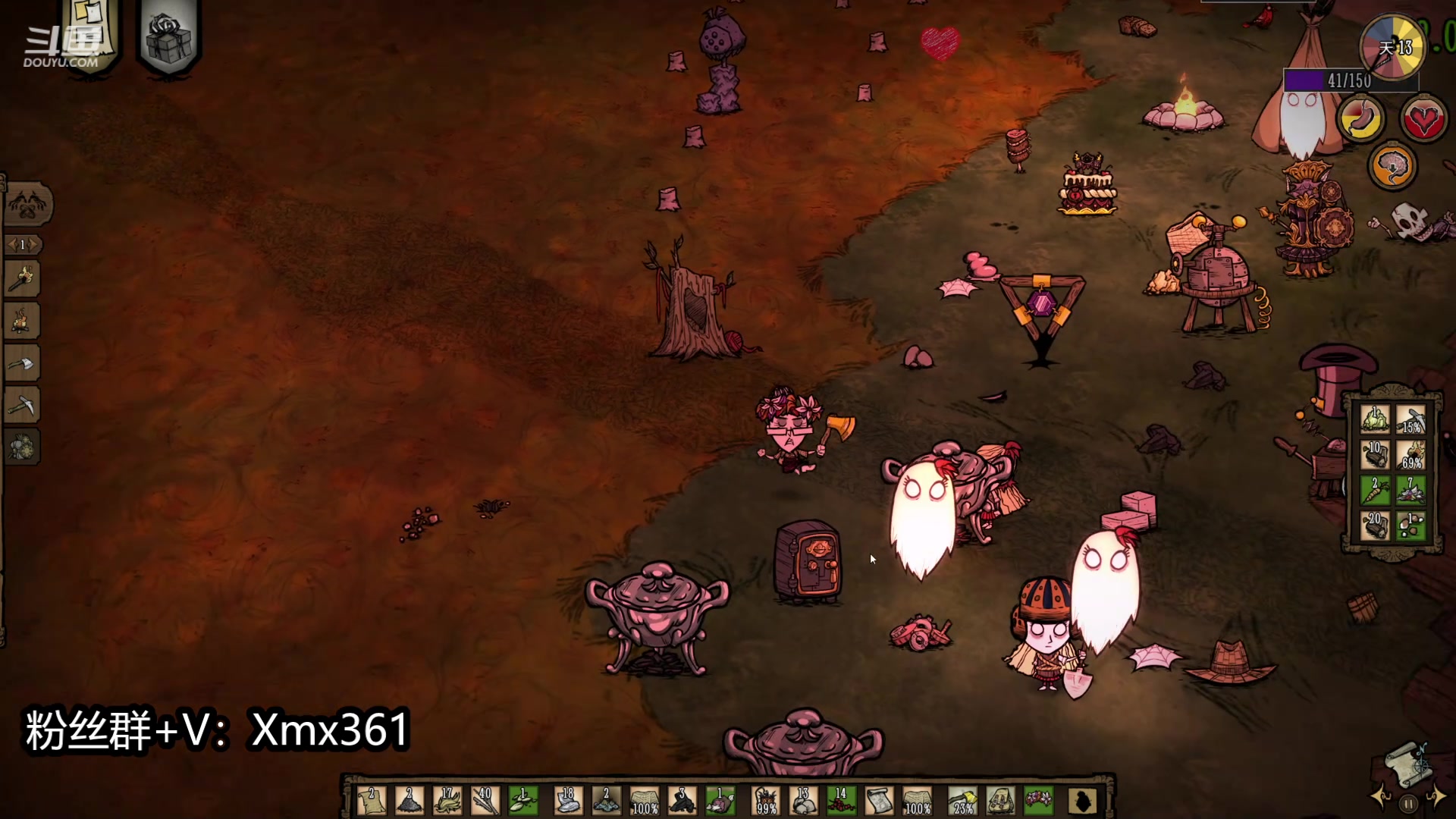Pause the game with the pause button

[1408, 804]
